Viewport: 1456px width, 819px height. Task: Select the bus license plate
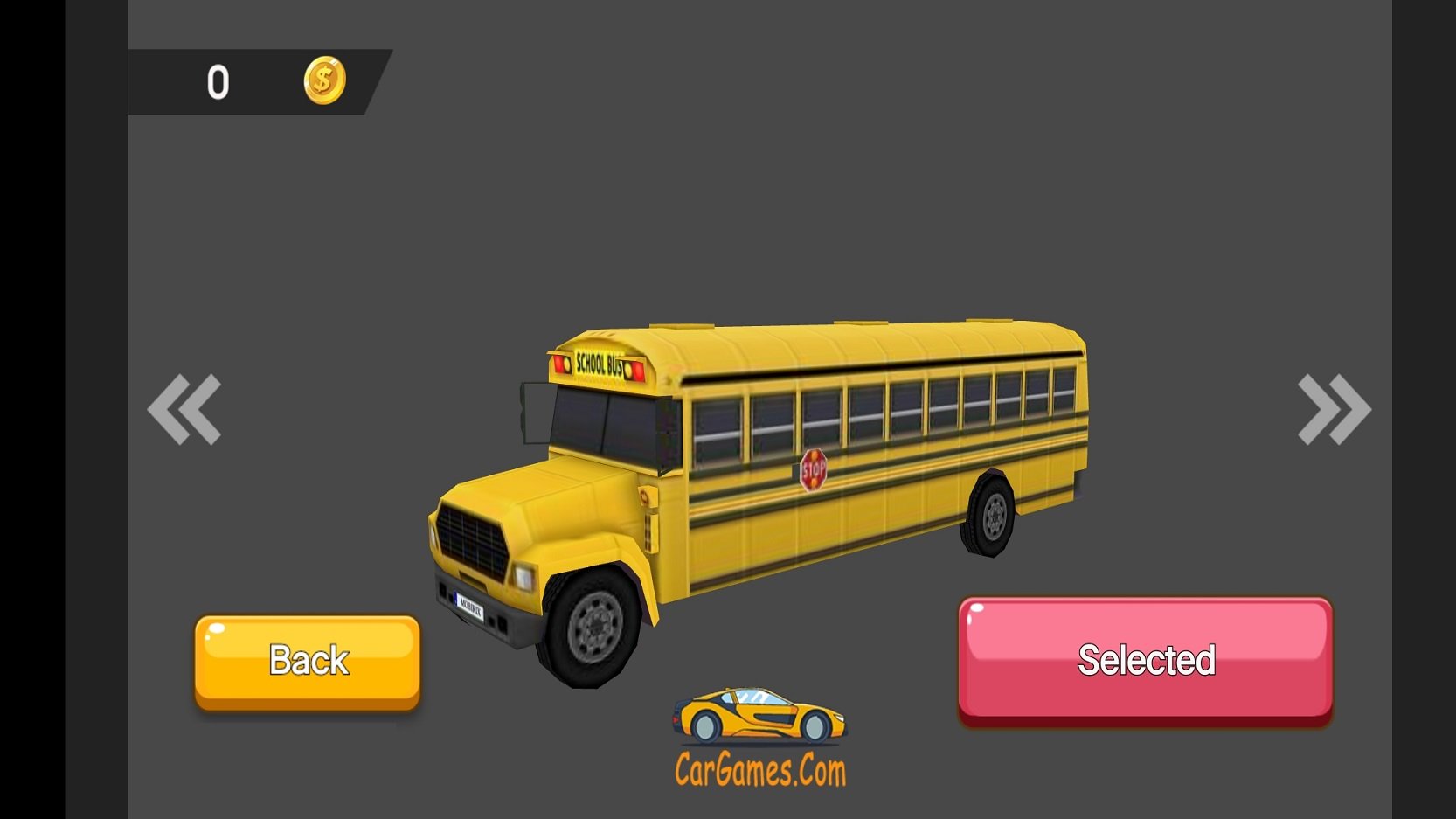tap(470, 604)
